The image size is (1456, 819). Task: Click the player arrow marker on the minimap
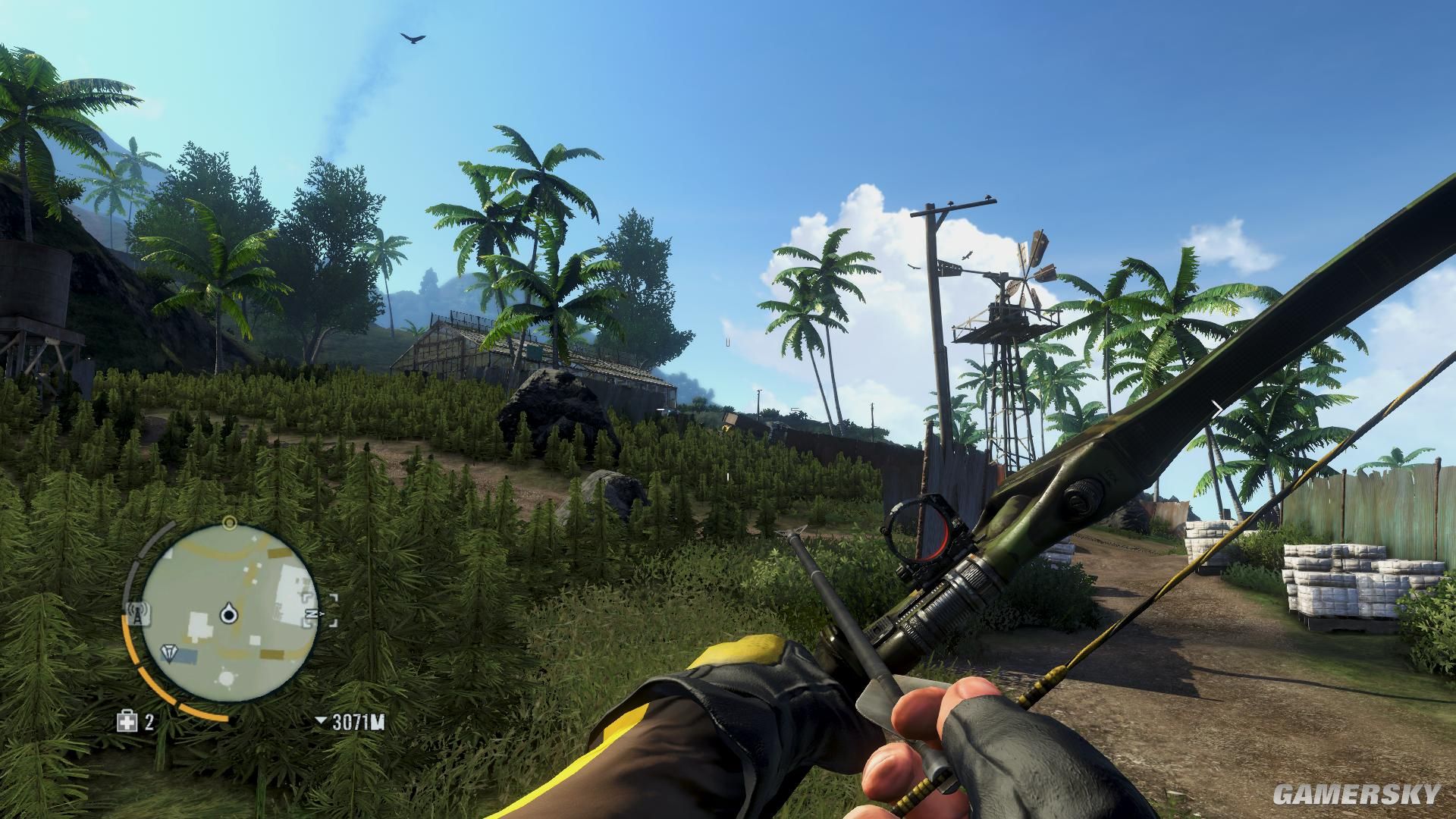227,613
